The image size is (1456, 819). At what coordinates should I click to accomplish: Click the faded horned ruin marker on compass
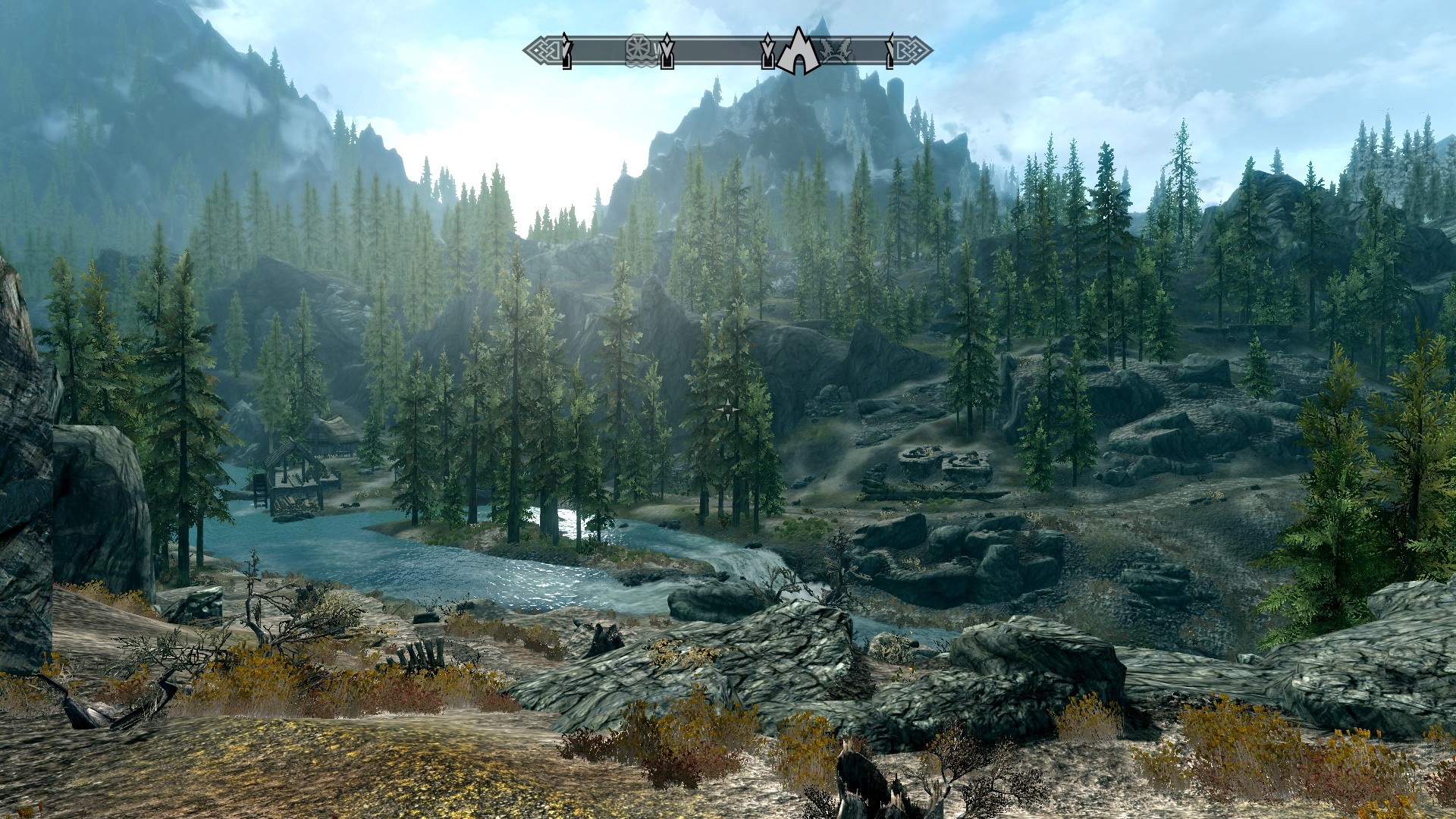[x=835, y=51]
